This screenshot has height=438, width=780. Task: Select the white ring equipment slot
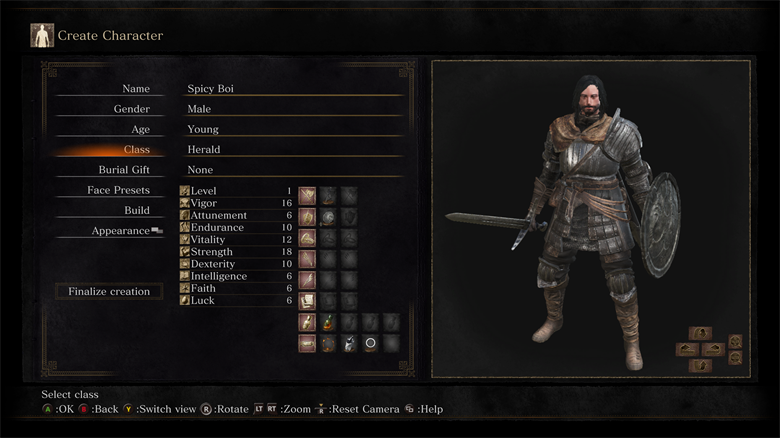click(x=370, y=343)
